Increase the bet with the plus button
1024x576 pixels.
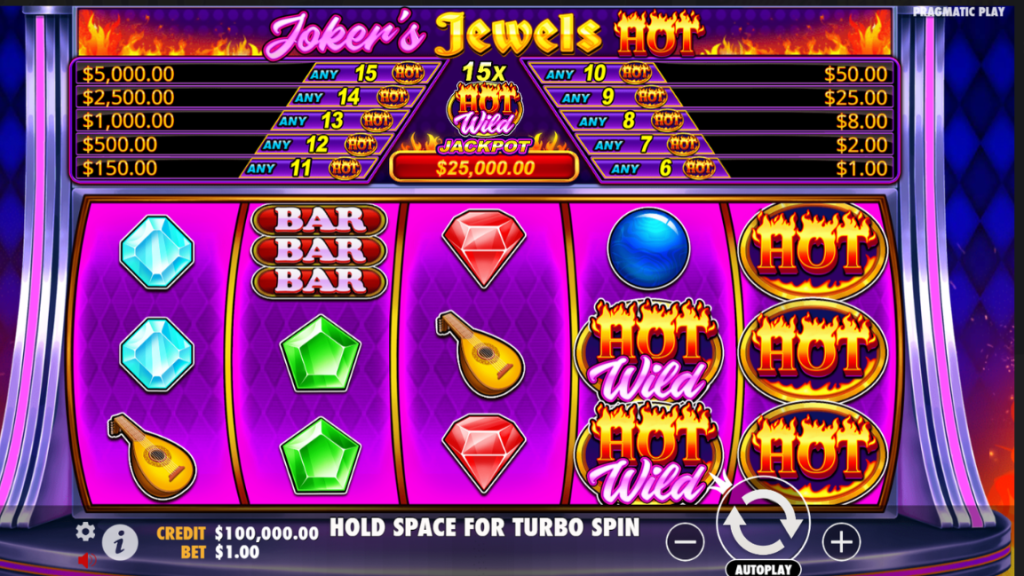[x=841, y=542]
